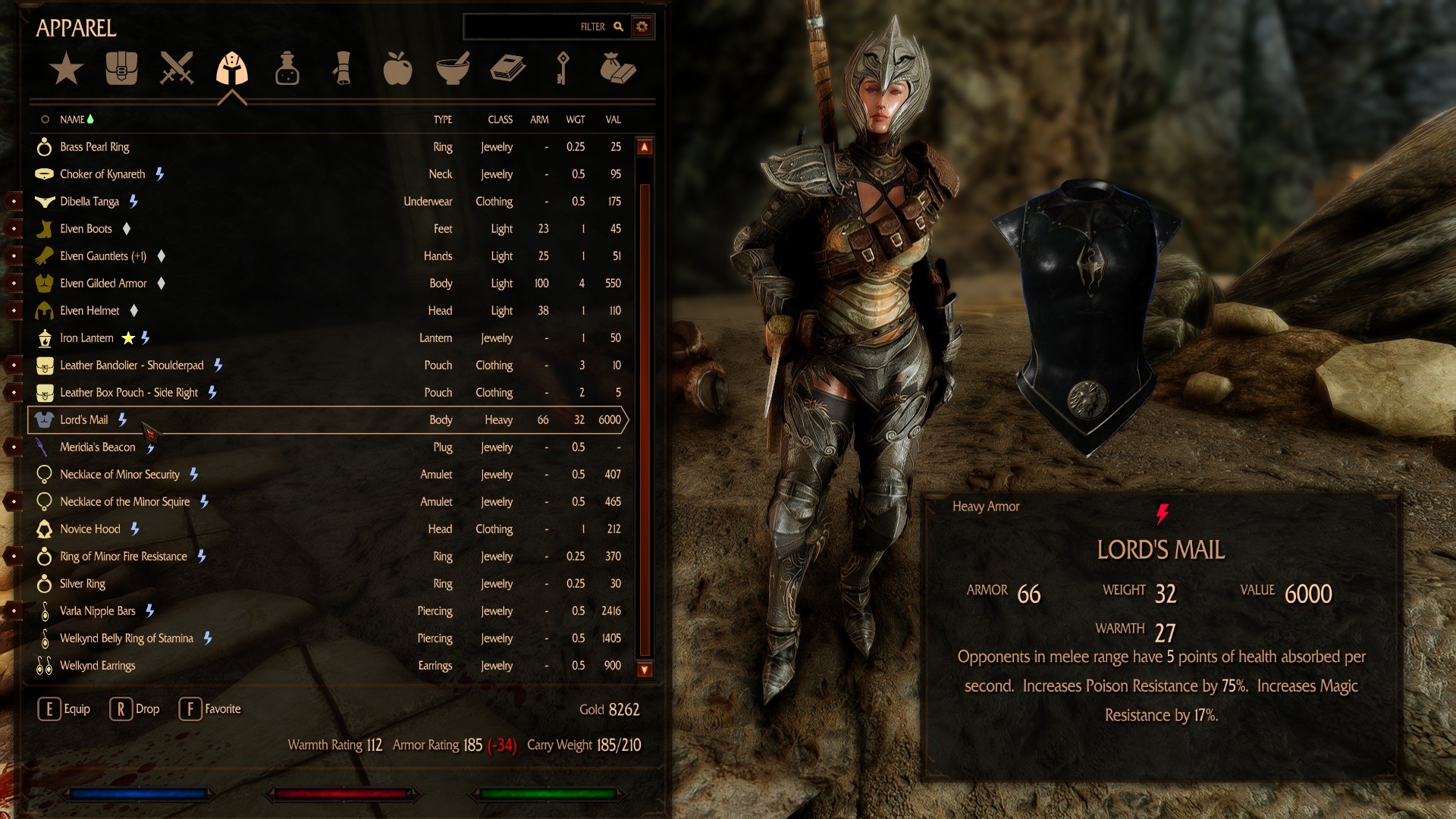Open the misc items pouch category
Viewport: 1456px width, 819px height.
tap(617, 68)
